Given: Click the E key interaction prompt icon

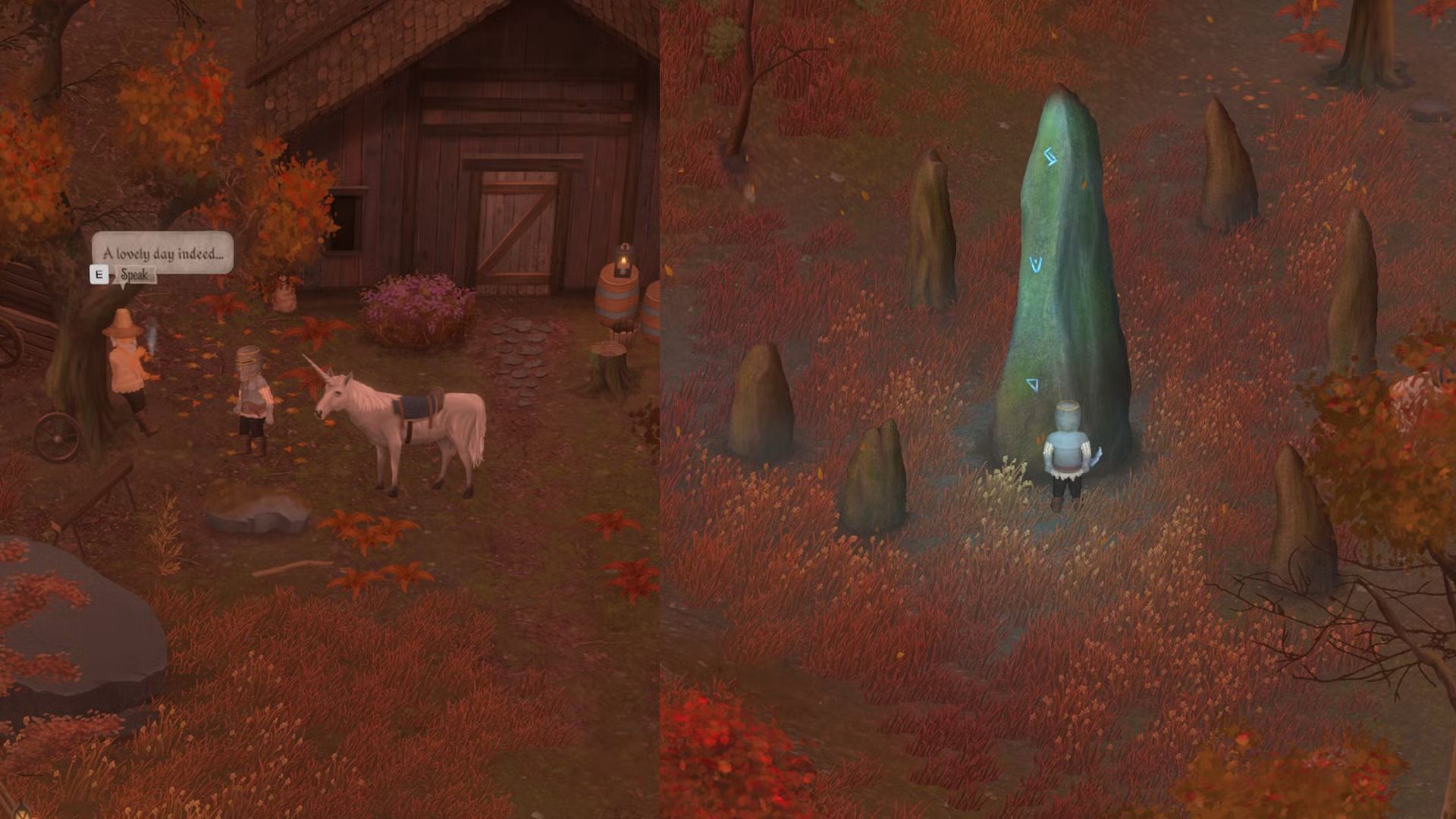Looking at the screenshot, I should pos(99,276).
